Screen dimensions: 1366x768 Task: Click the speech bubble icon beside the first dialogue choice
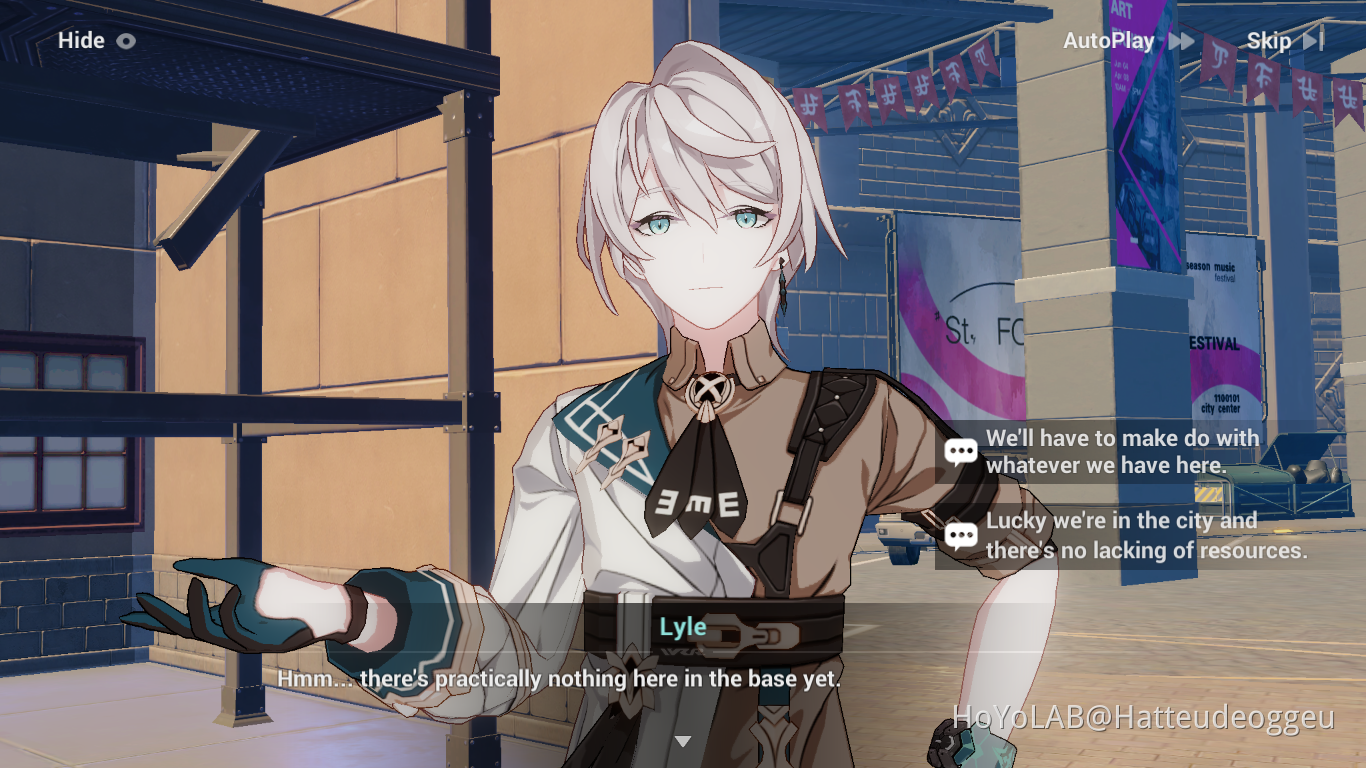click(961, 451)
